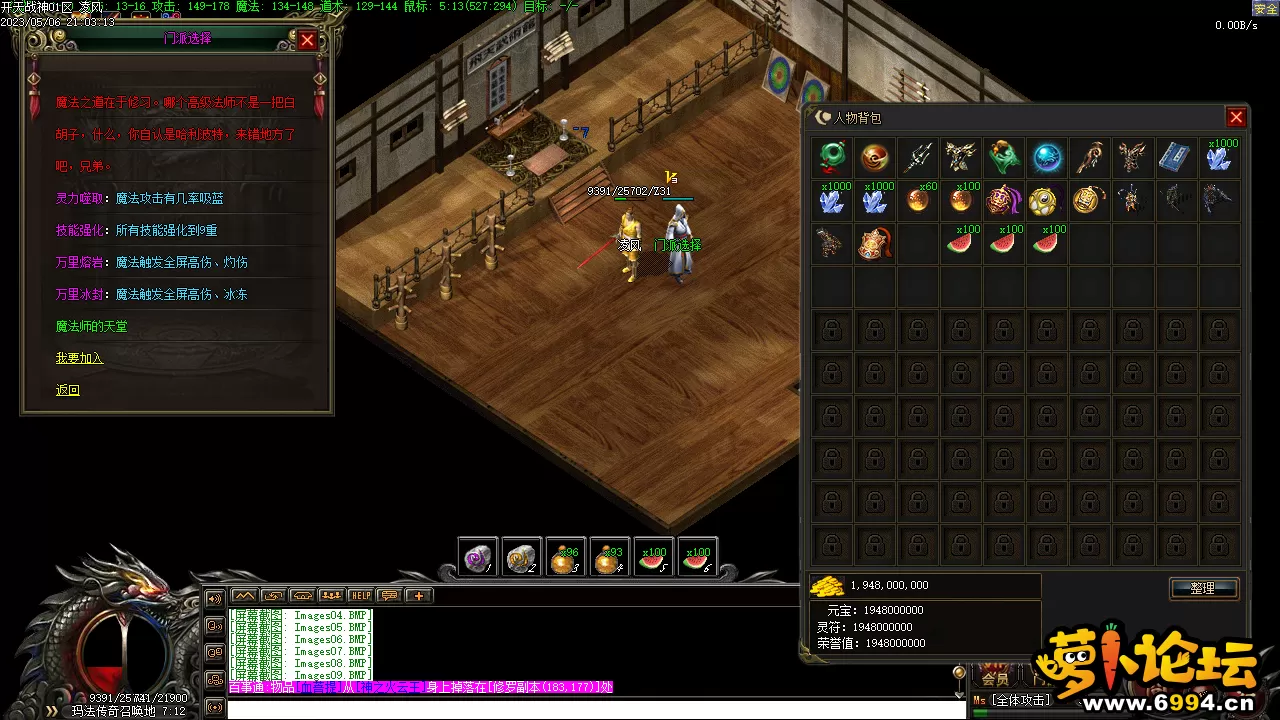
Task: Select the x60 golden orb stack
Action: [918, 200]
